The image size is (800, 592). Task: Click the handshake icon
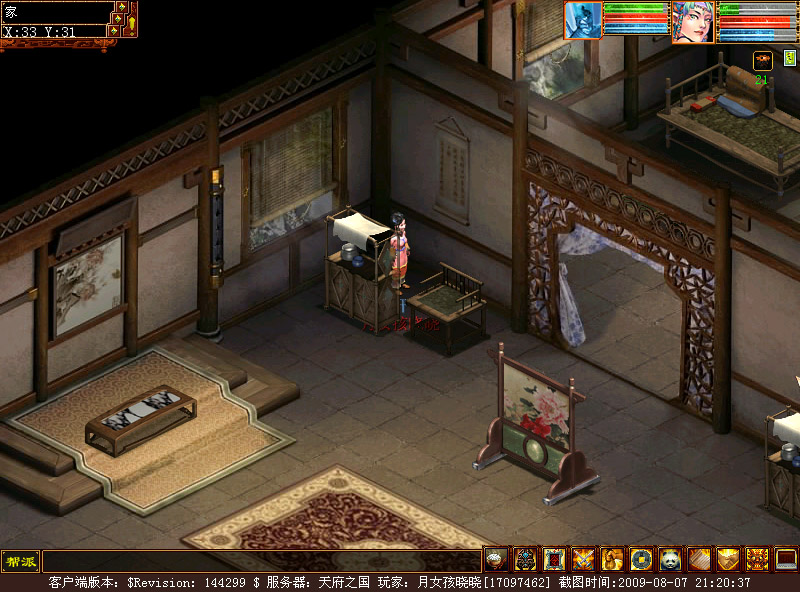[x=728, y=559]
